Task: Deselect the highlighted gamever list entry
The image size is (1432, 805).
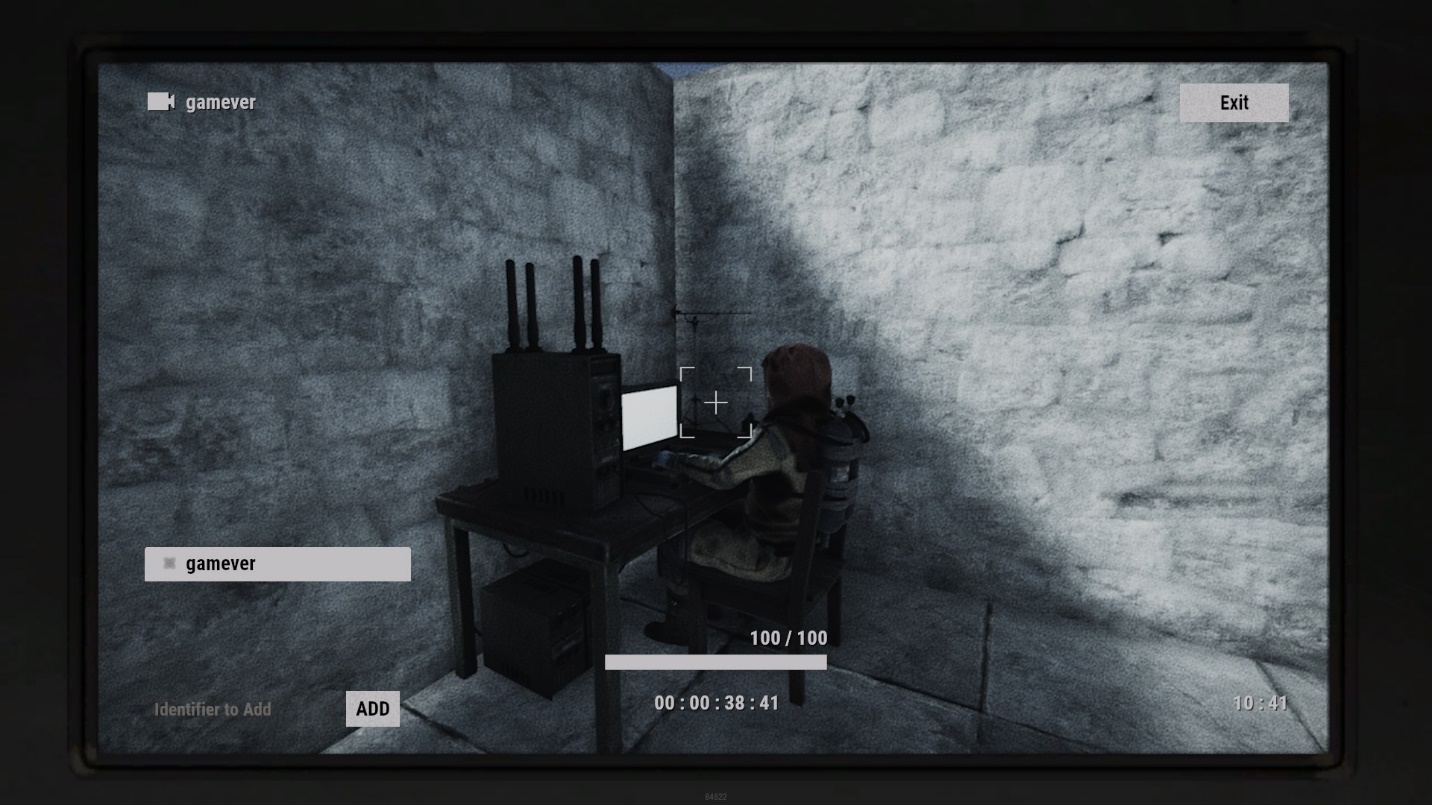Action: (x=277, y=563)
